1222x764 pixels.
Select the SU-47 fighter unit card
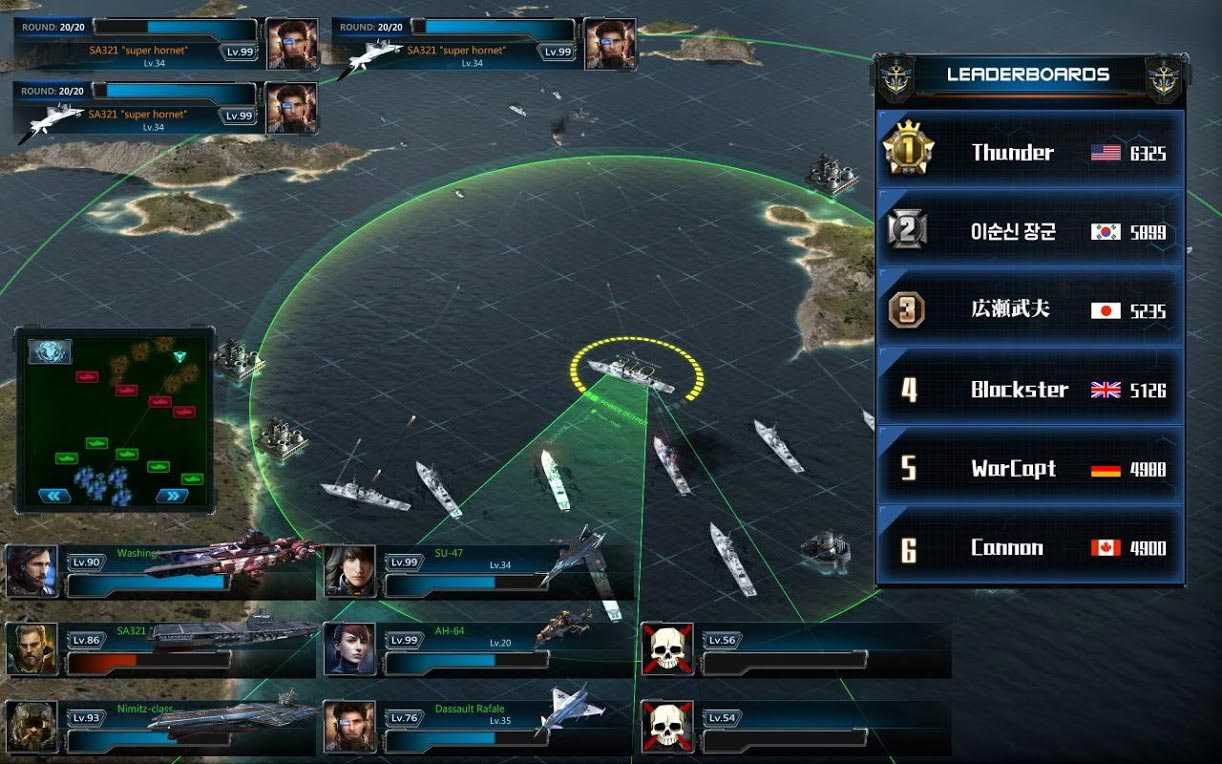pos(480,572)
